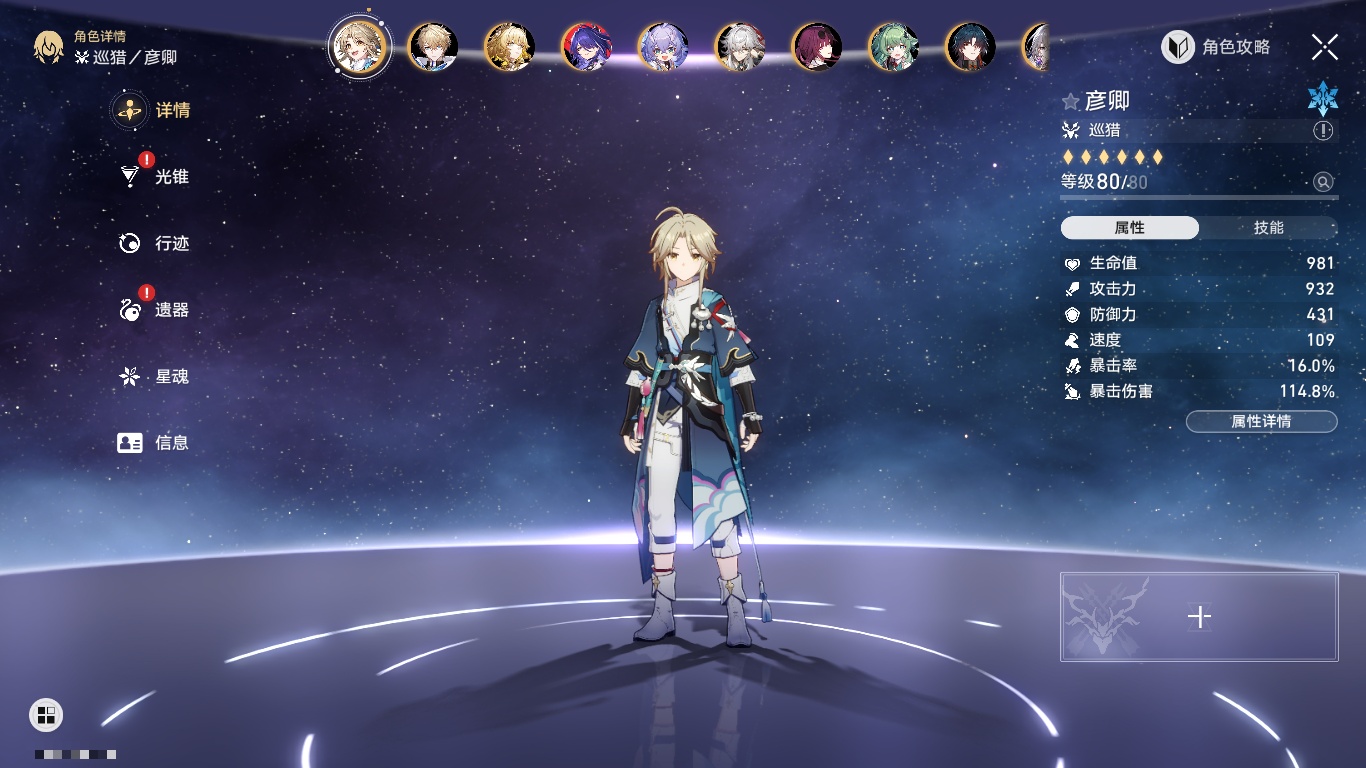Open the 角色攻略 character guide
Viewport: 1366px width, 768px height.
click(x=1217, y=47)
